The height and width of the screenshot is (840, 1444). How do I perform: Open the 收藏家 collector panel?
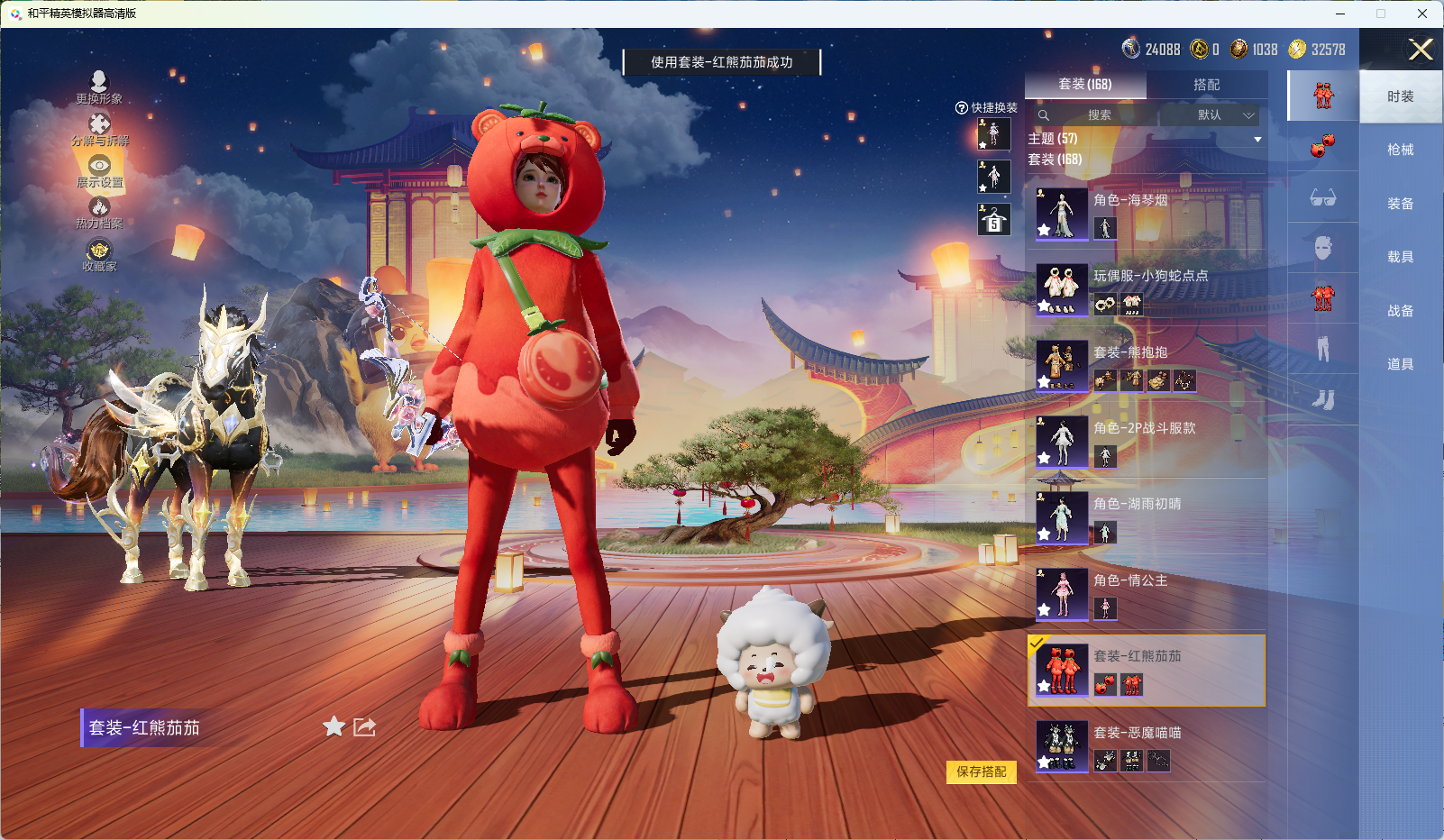pyautogui.click(x=99, y=259)
